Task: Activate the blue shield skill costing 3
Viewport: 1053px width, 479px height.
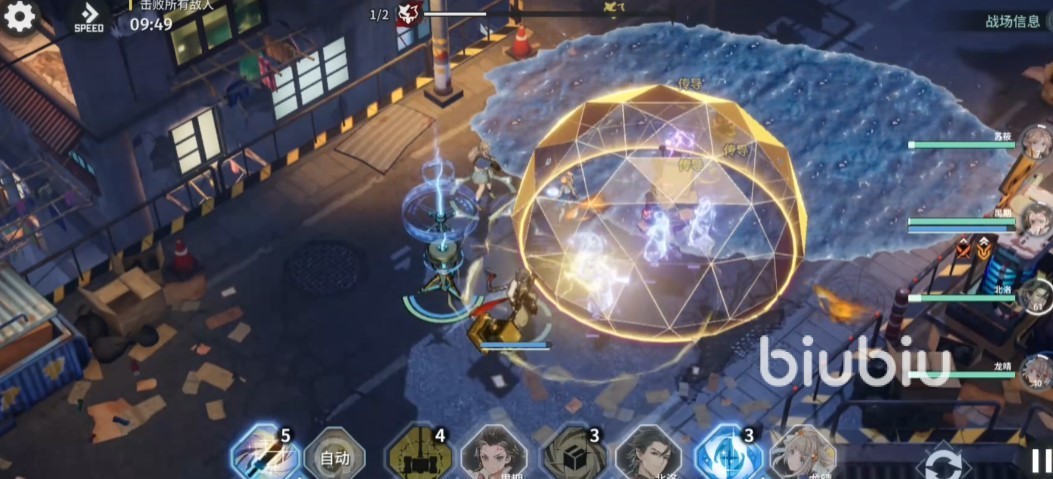Action: (x=728, y=457)
